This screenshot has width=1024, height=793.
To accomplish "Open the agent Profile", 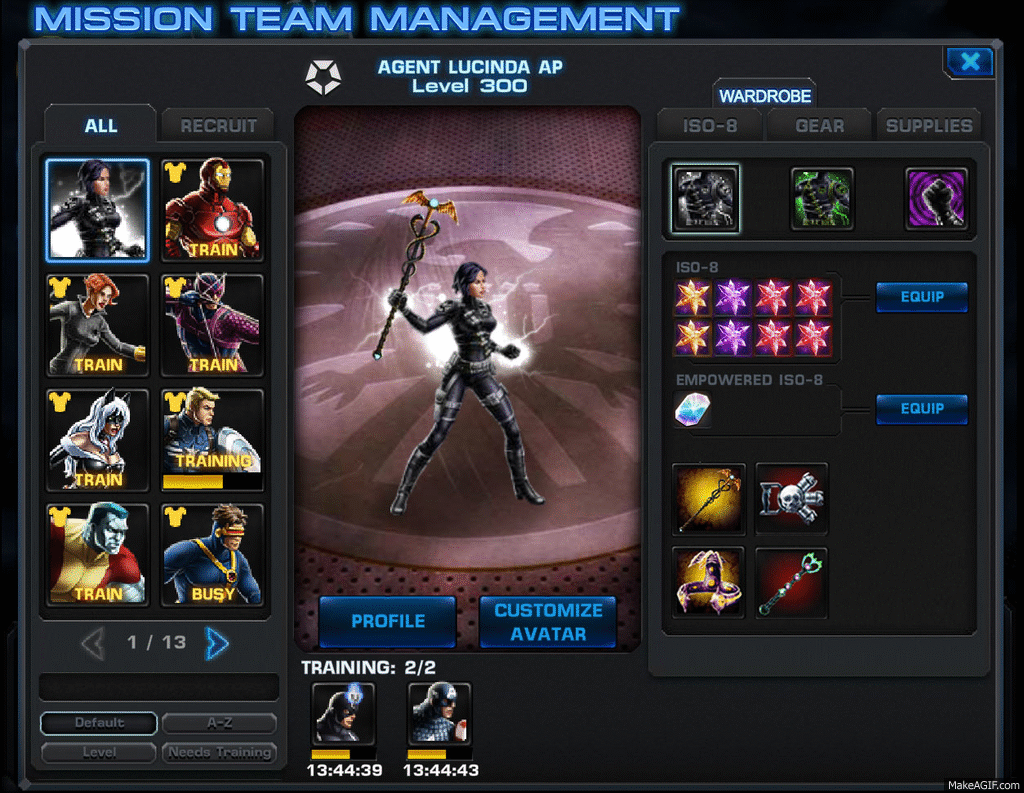I will coord(388,621).
